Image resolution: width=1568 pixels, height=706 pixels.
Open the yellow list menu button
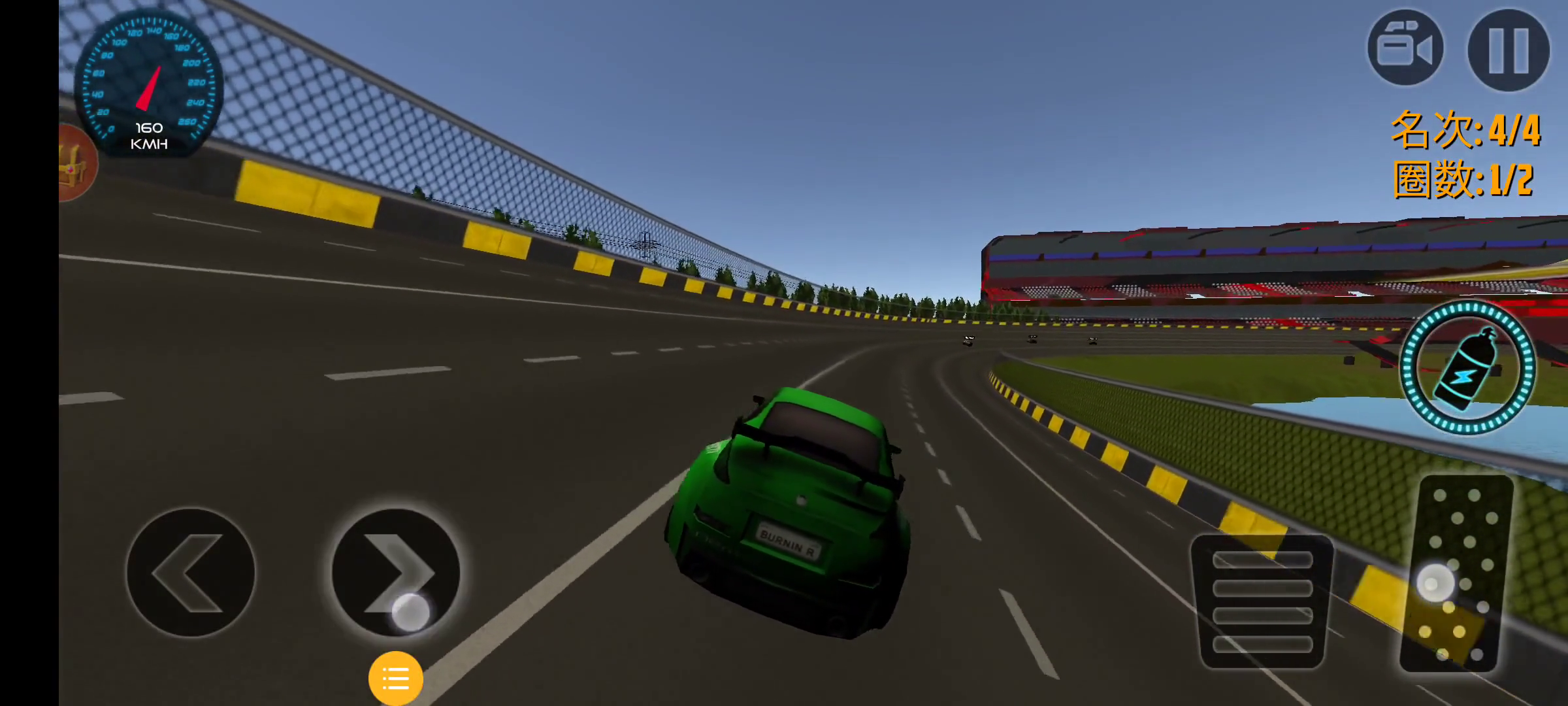(395, 678)
